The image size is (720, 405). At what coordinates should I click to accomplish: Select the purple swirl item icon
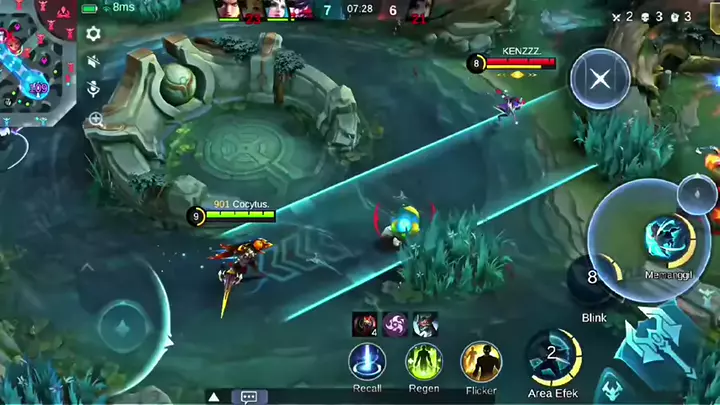pos(394,324)
